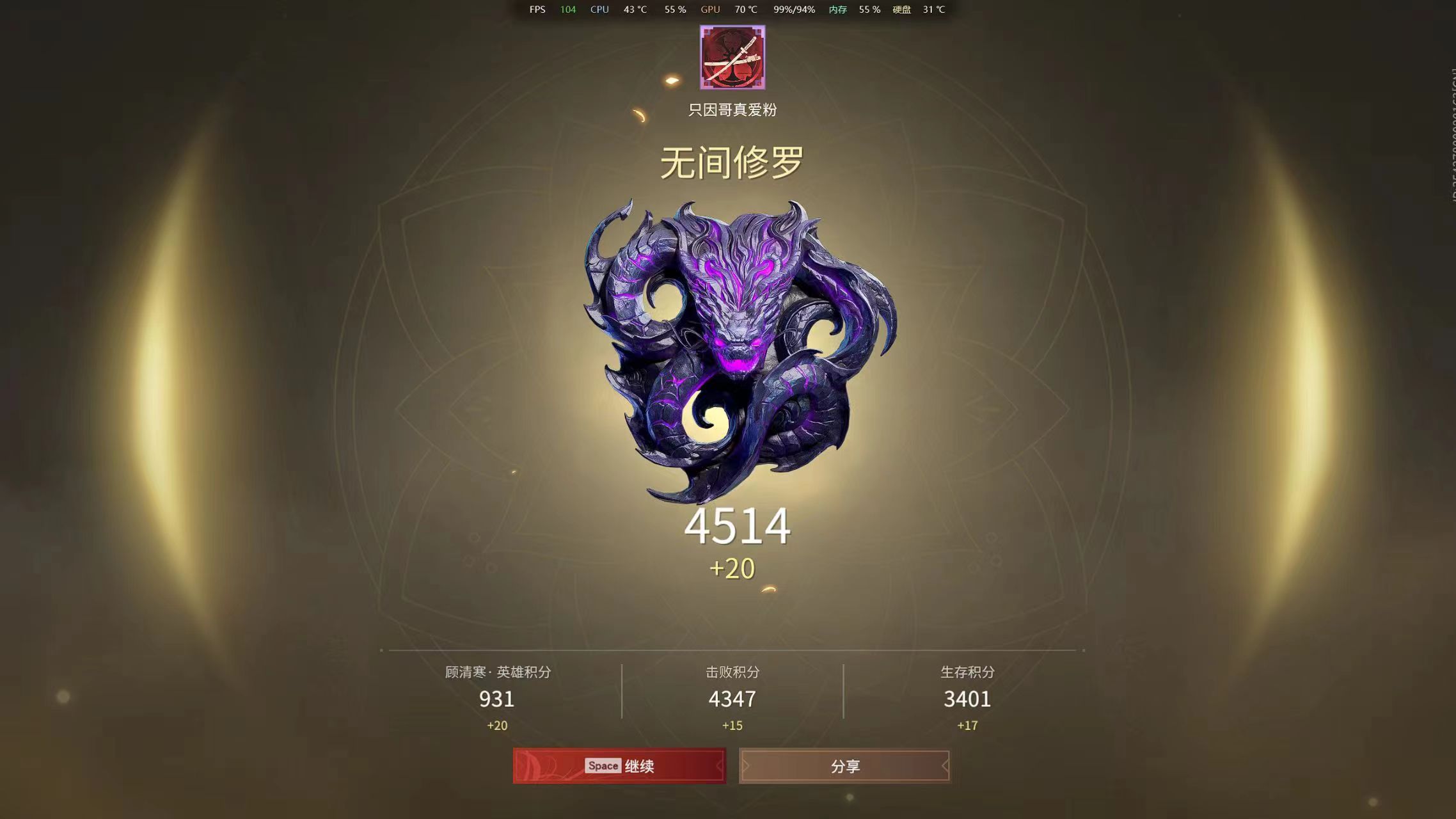The width and height of the screenshot is (1456, 819).
Task: Click the red 继续 continue button
Action: 619,766
